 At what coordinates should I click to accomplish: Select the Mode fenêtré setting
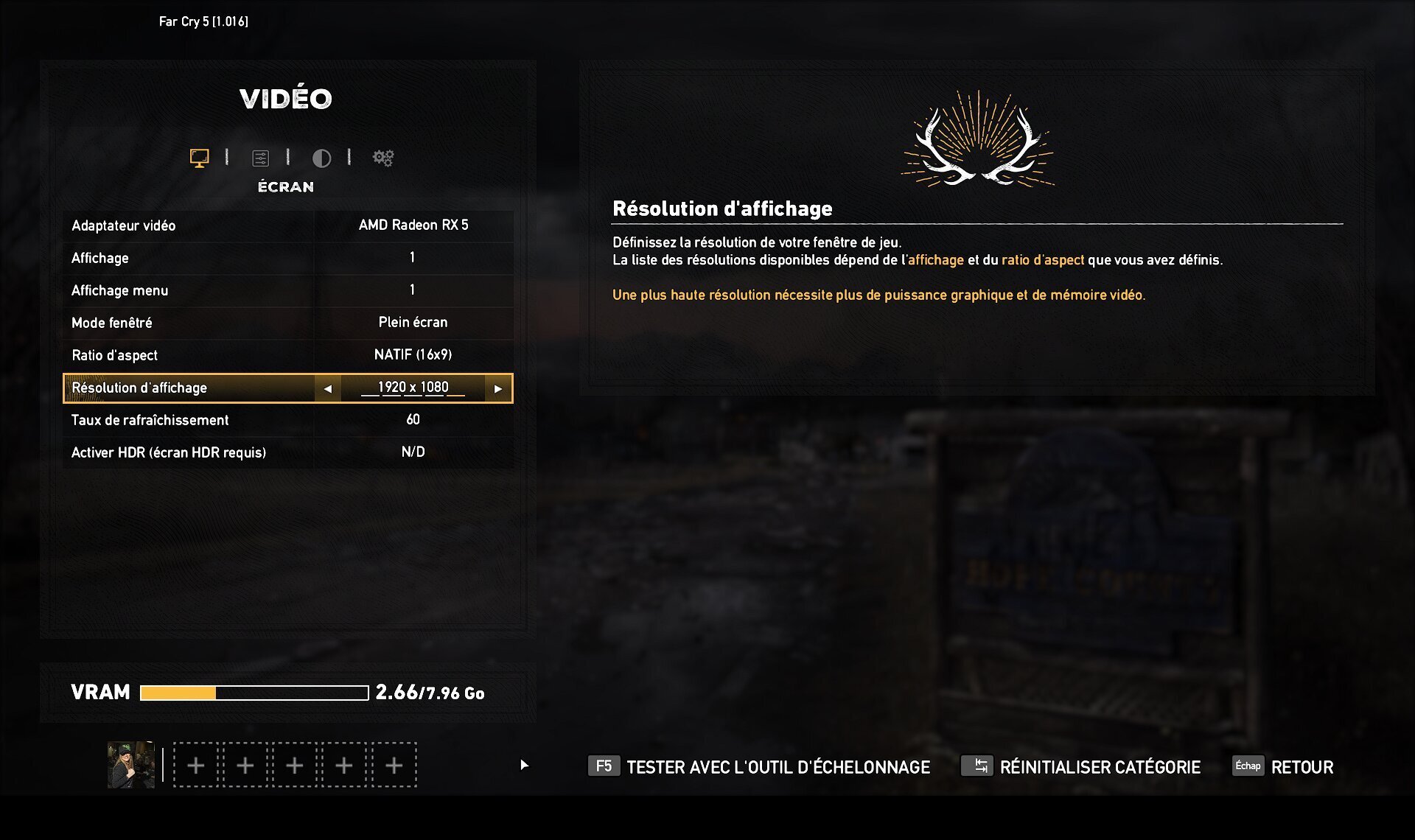[x=287, y=323]
